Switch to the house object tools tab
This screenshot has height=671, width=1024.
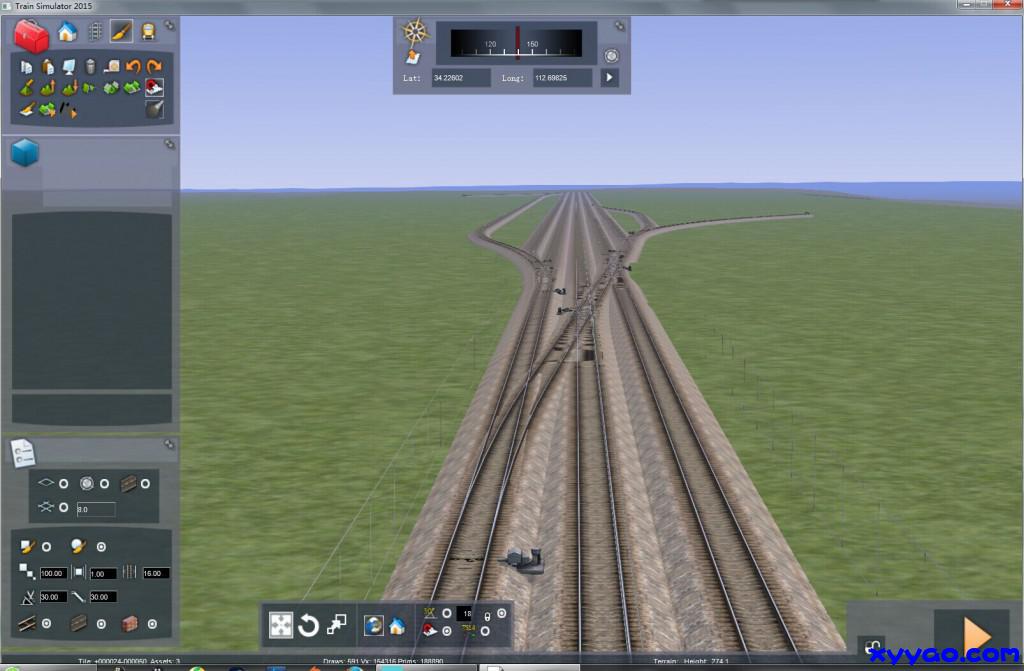pyautogui.click(x=67, y=32)
